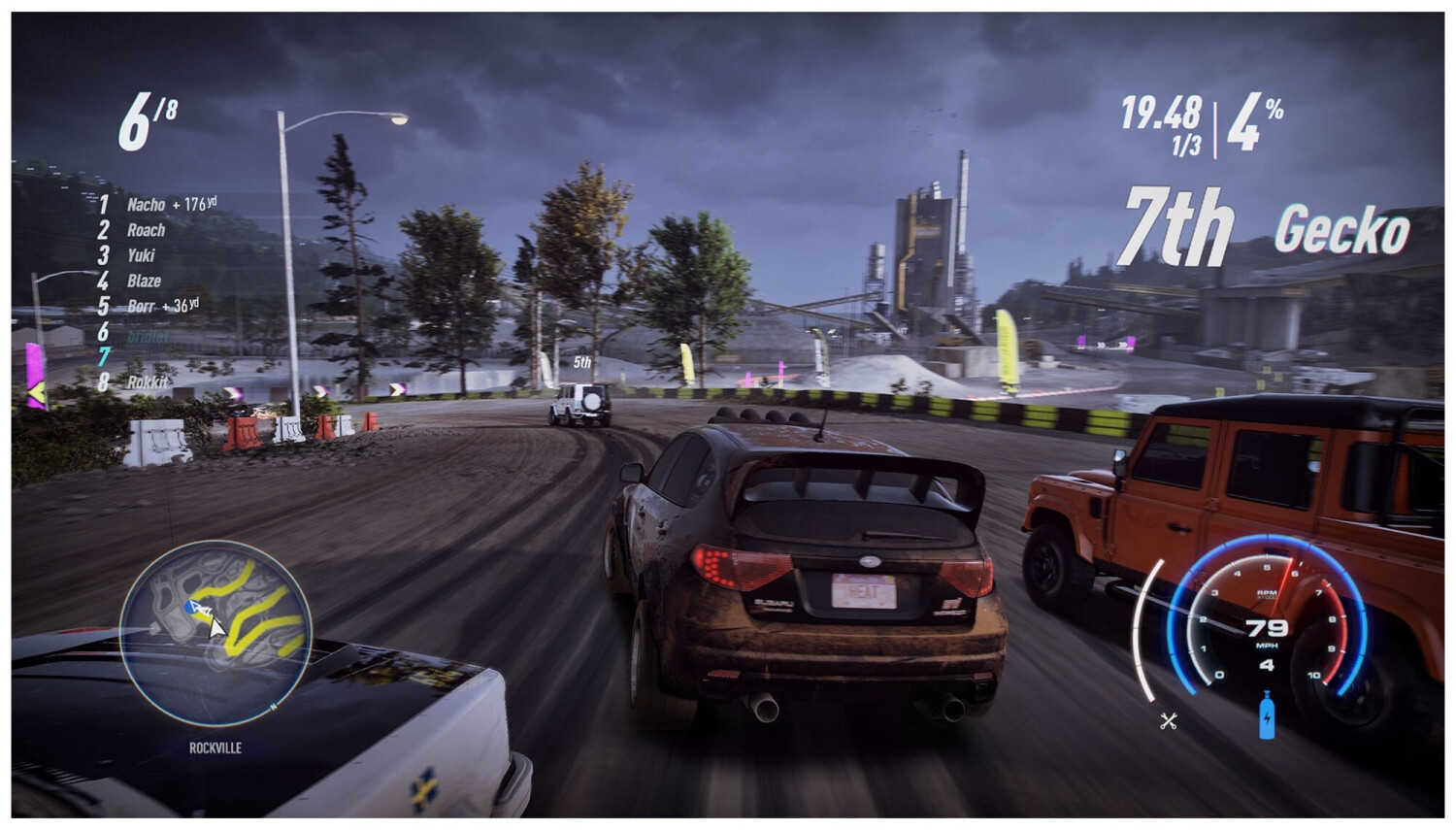Select the repair wrench icon
The image size is (1456, 830).
pos(1168,720)
